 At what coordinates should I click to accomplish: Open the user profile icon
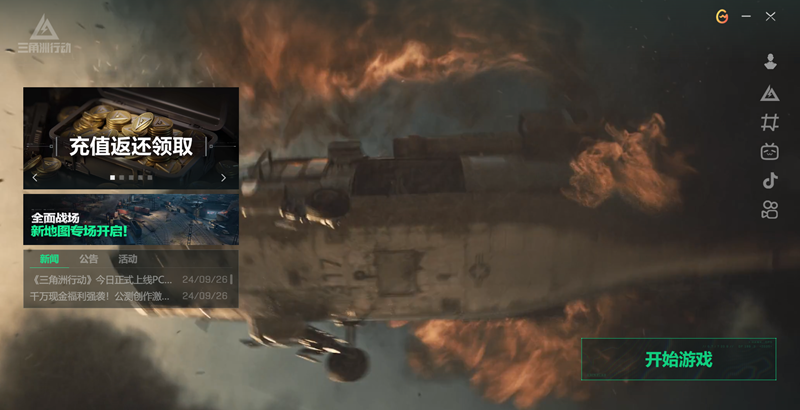pyautogui.click(x=770, y=62)
